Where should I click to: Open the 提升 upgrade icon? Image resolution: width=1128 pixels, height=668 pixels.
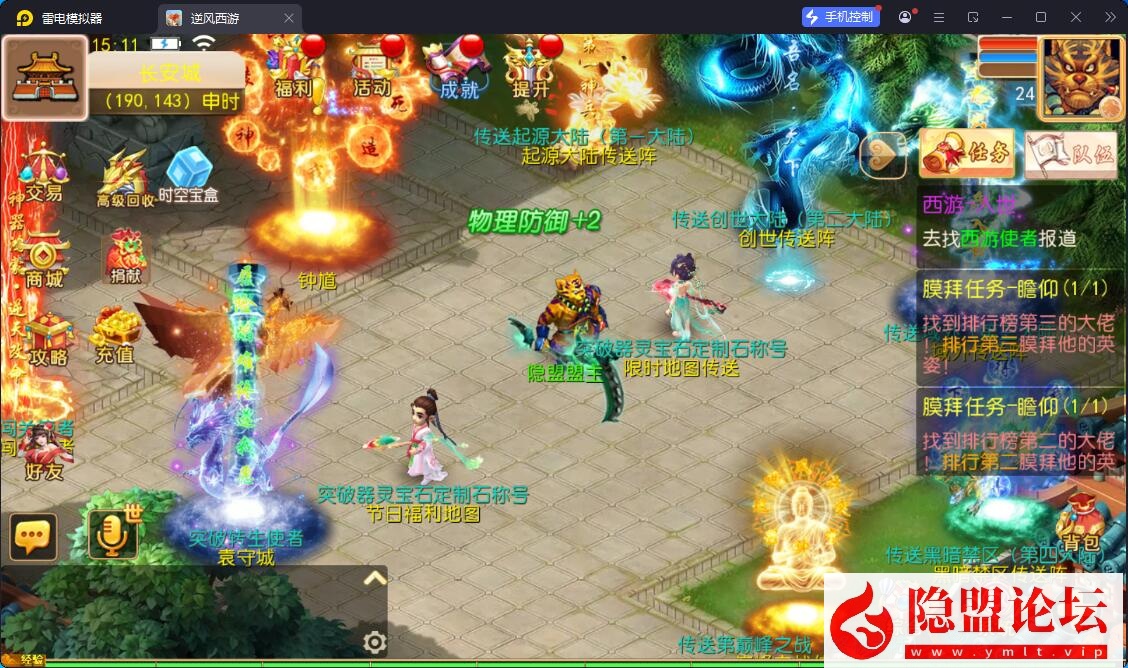[531, 68]
